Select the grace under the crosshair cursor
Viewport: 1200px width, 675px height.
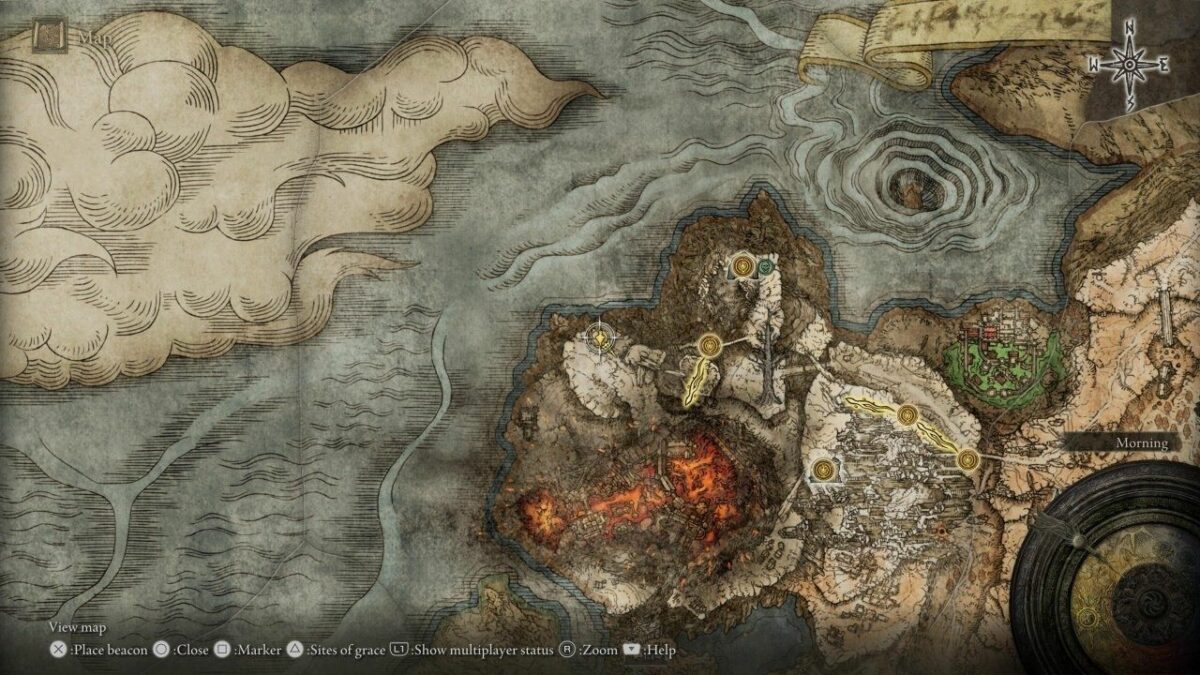(600, 339)
